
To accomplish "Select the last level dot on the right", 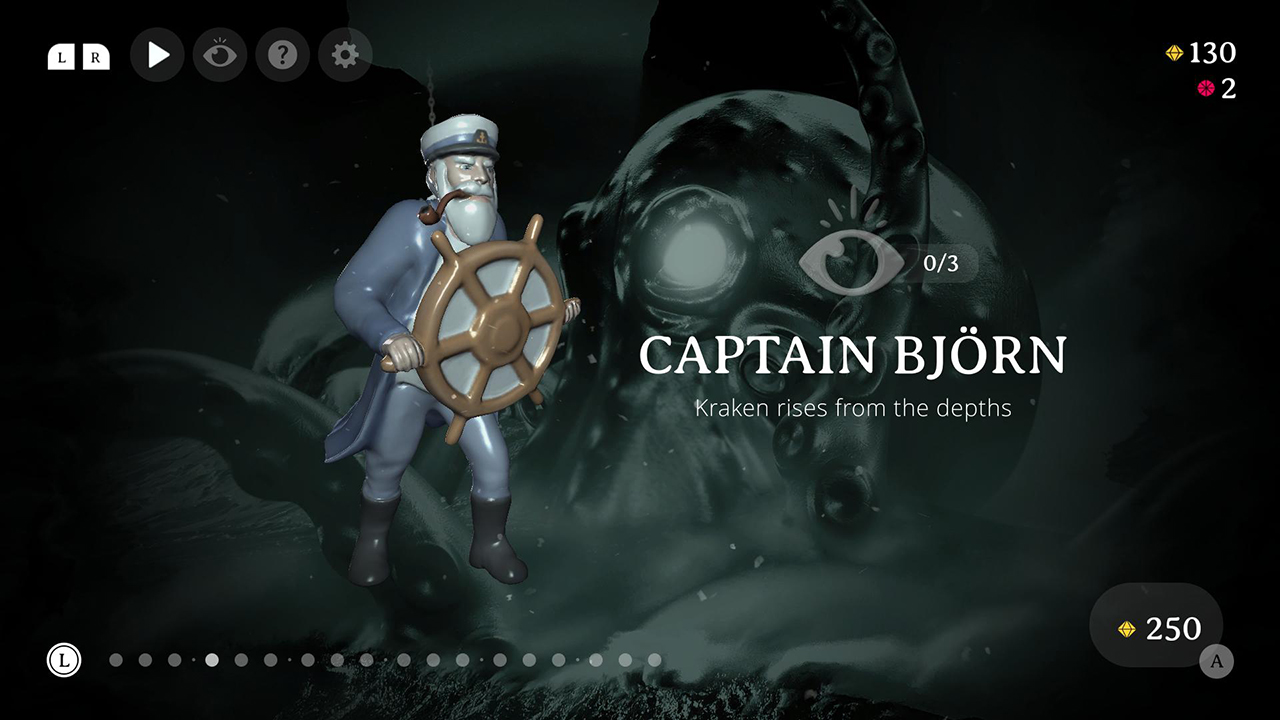I will pos(655,660).
